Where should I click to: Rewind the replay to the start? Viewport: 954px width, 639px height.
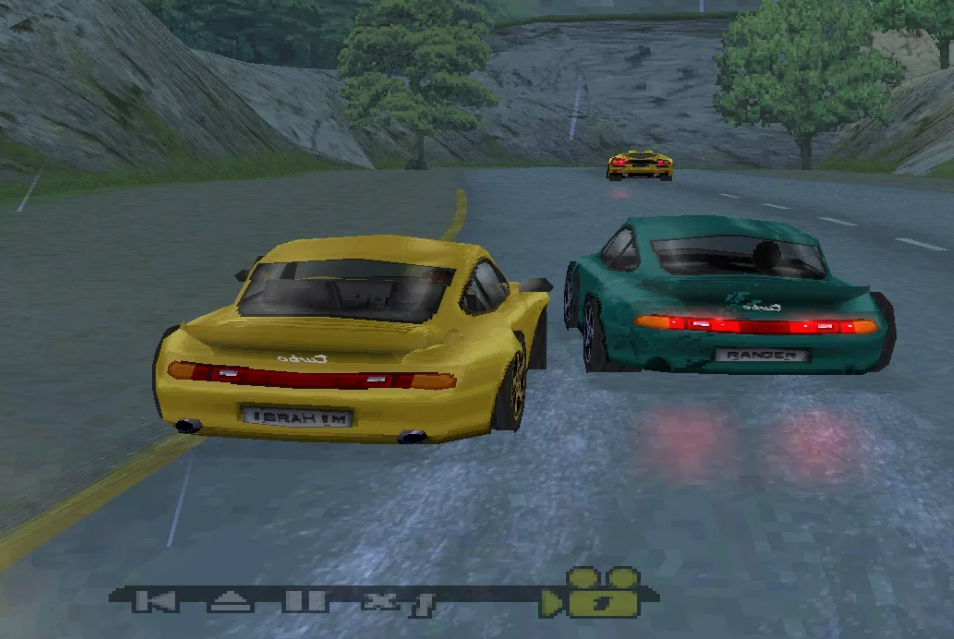tap(156, 601)
